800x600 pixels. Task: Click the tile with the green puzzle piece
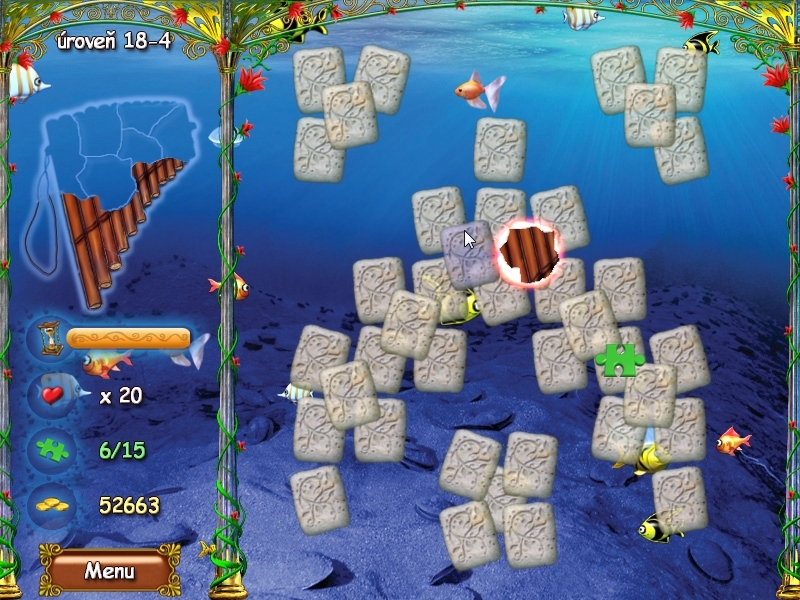point(619,358)
